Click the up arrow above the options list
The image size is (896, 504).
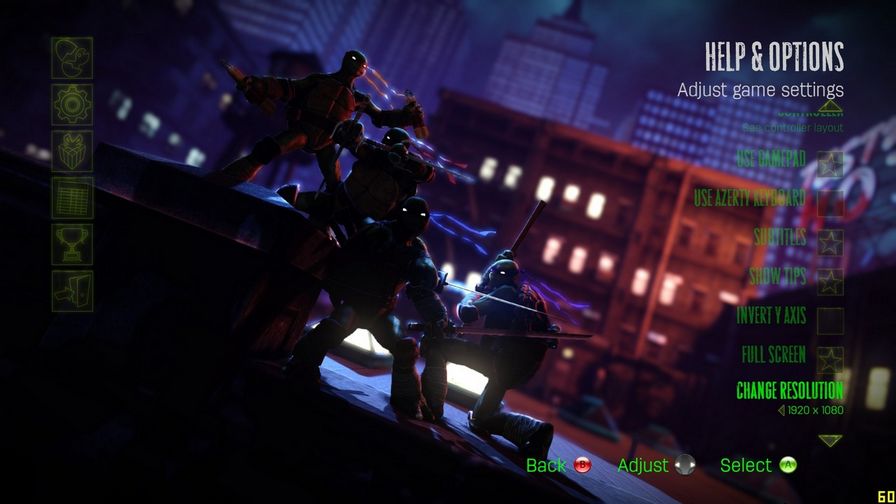(x=830, y=104)
